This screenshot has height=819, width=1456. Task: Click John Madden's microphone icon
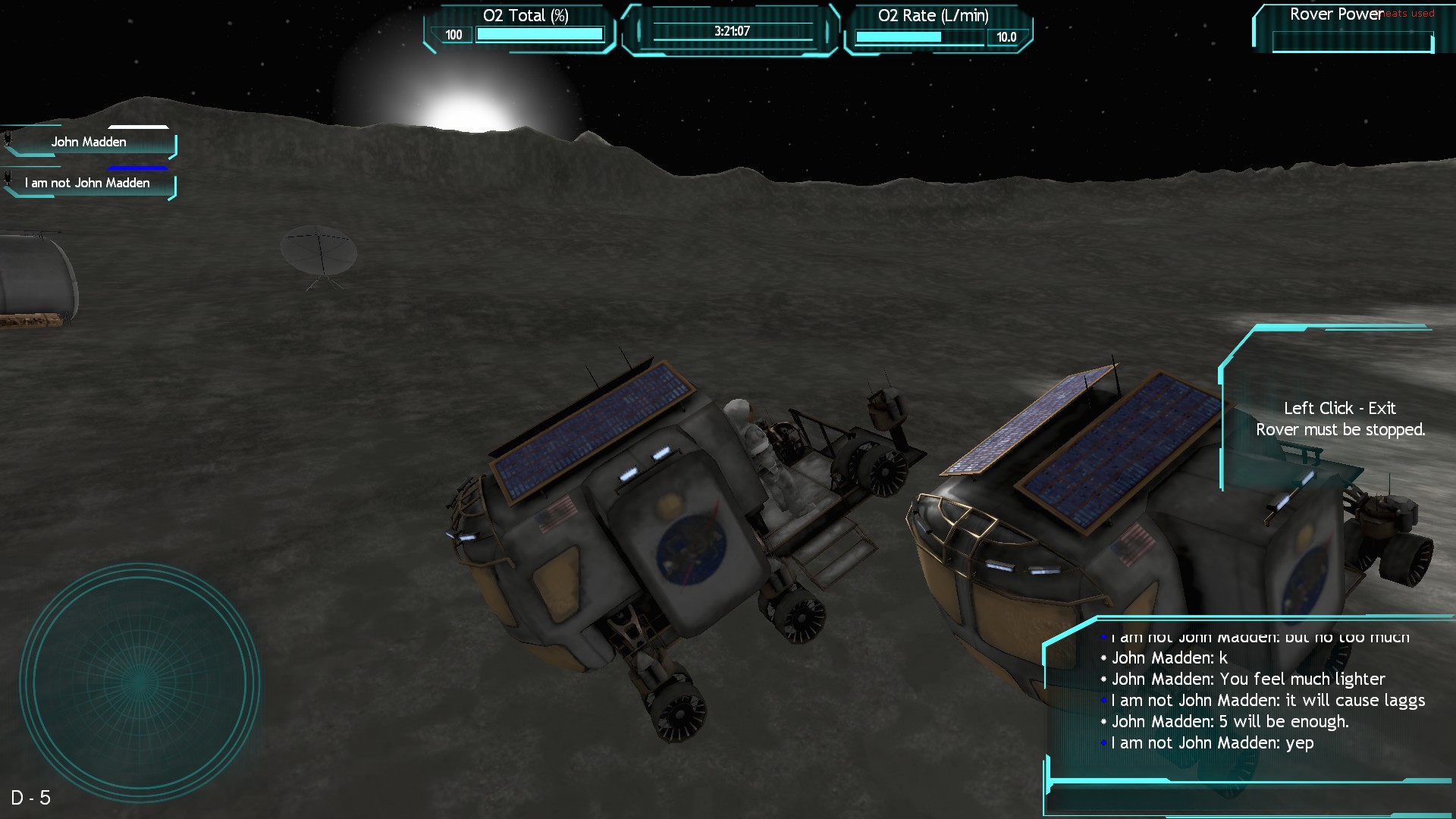point(8,139)
